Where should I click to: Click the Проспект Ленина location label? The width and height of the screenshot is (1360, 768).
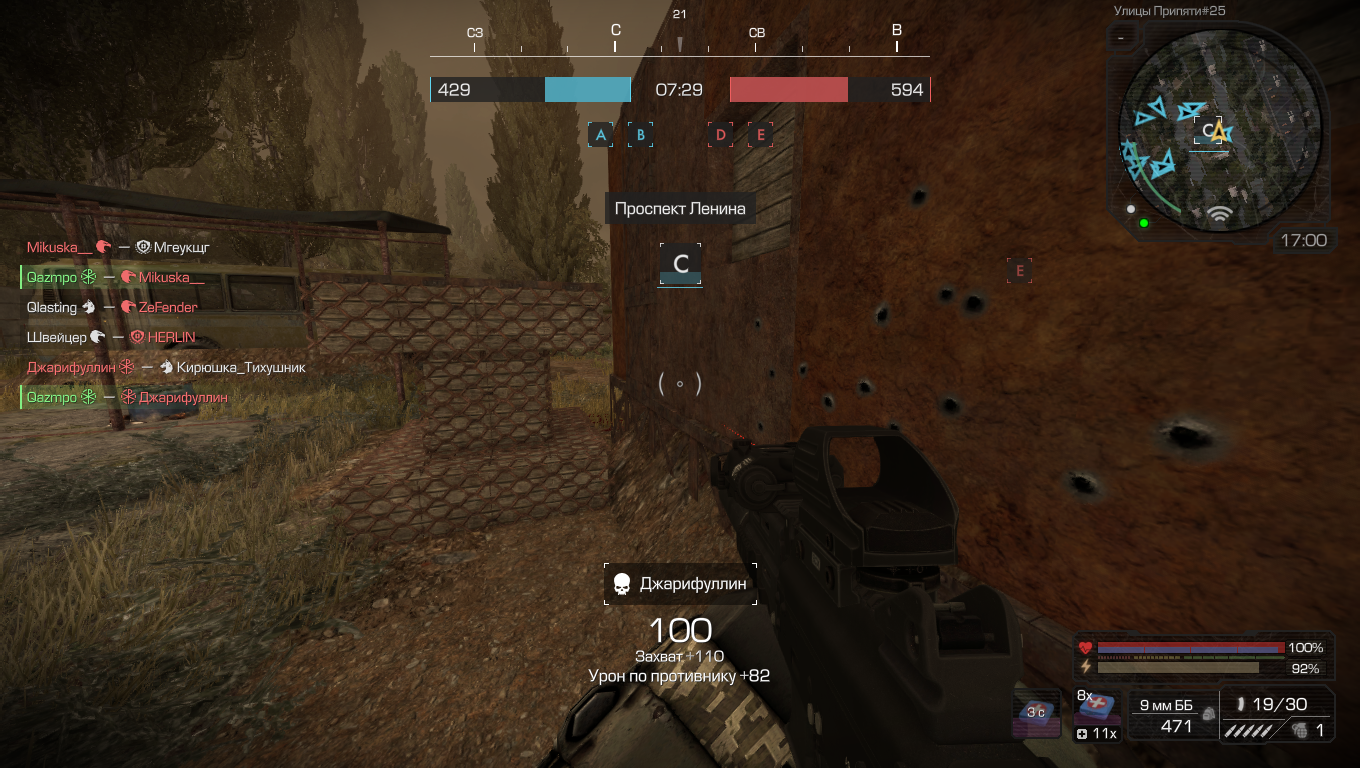click(680, 208)
